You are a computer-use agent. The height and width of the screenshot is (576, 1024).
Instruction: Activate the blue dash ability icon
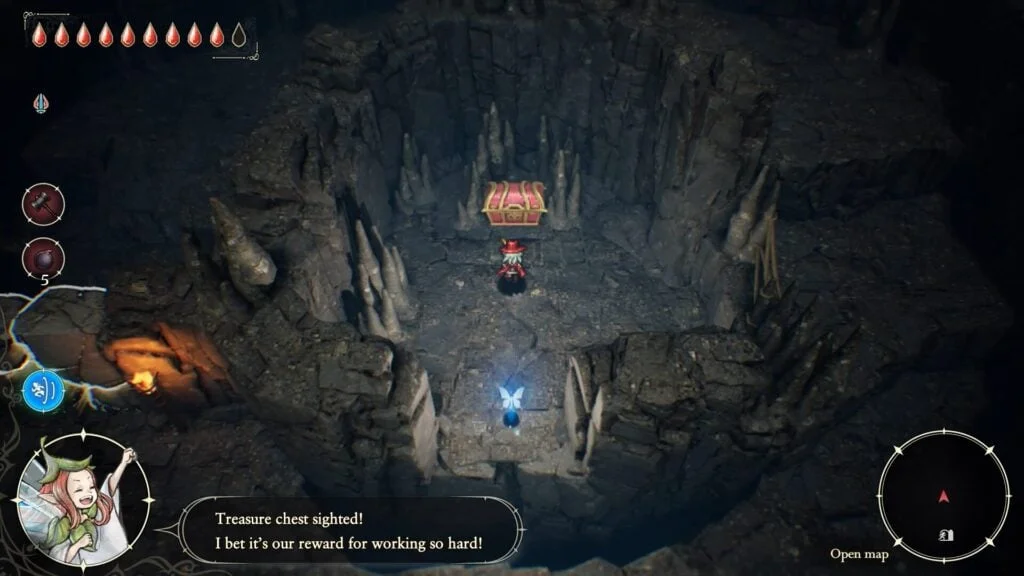click(x=43, y=390)
